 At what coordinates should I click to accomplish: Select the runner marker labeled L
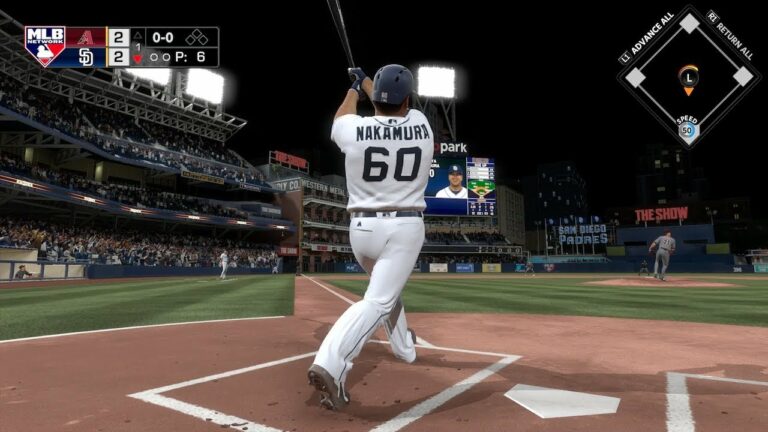pos(688,76)
